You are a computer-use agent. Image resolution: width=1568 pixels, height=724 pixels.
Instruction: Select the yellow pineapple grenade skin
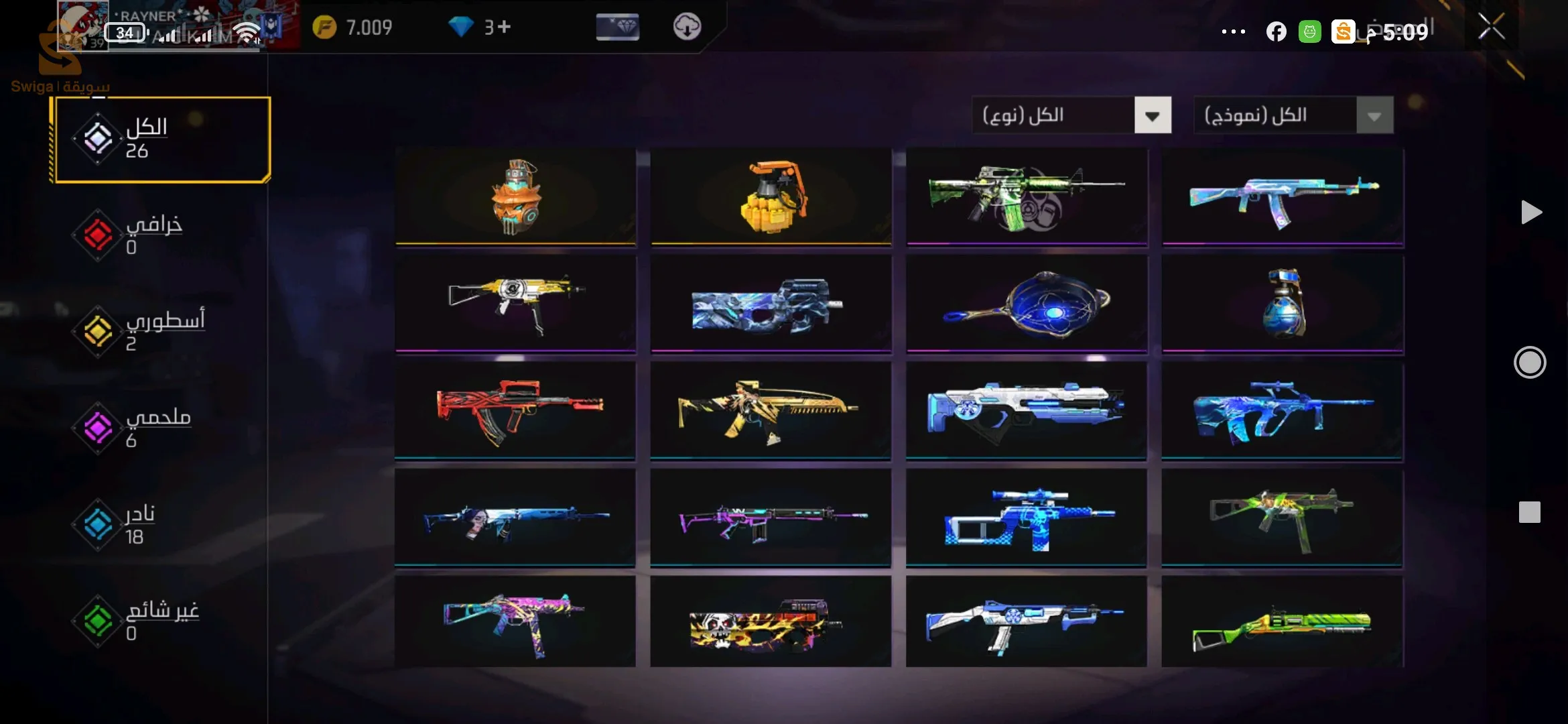[x=771, y=197]
